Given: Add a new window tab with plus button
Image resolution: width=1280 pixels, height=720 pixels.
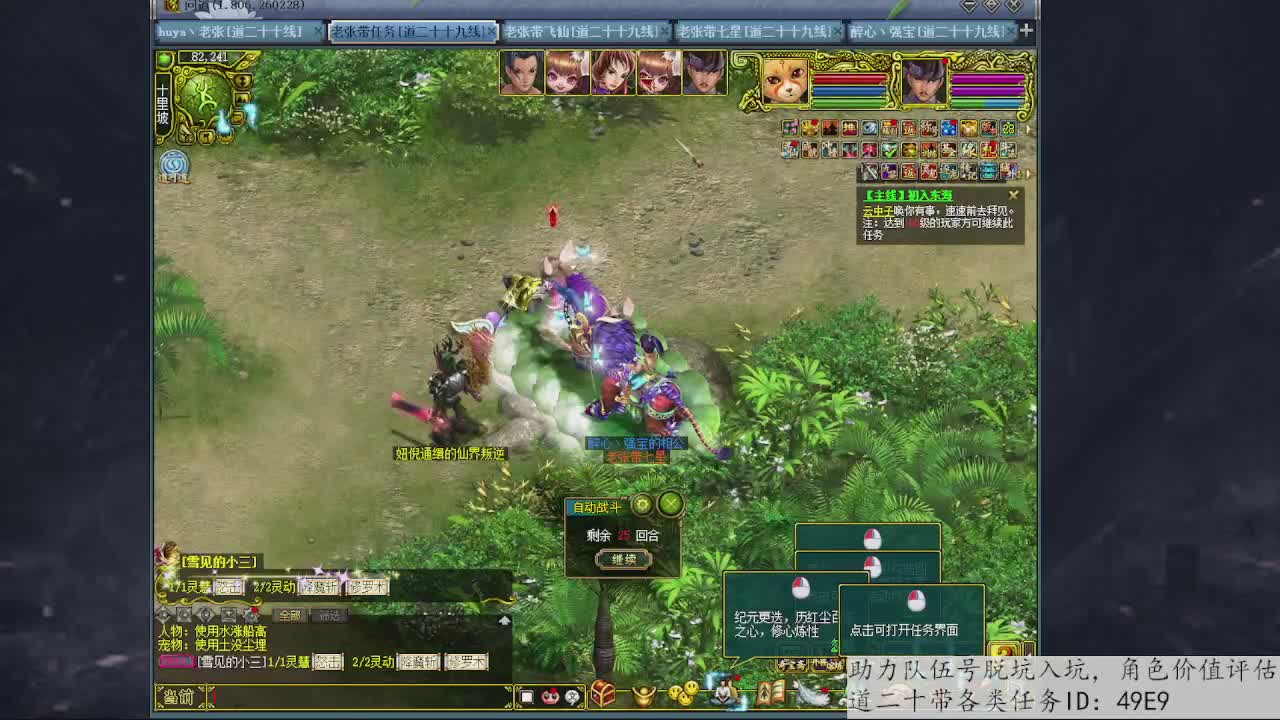Looking at the screenshot, I should tap(1026, 31).
